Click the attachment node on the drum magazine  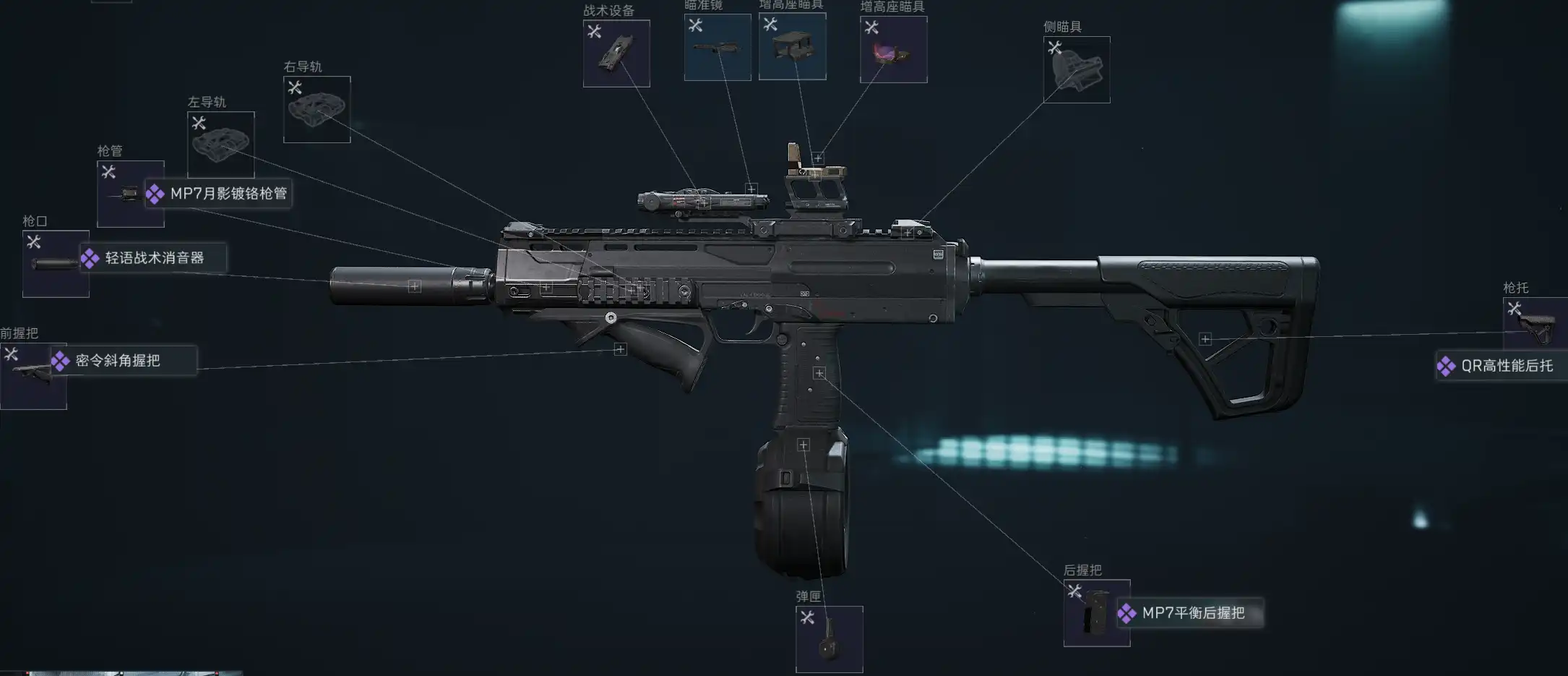803,445
